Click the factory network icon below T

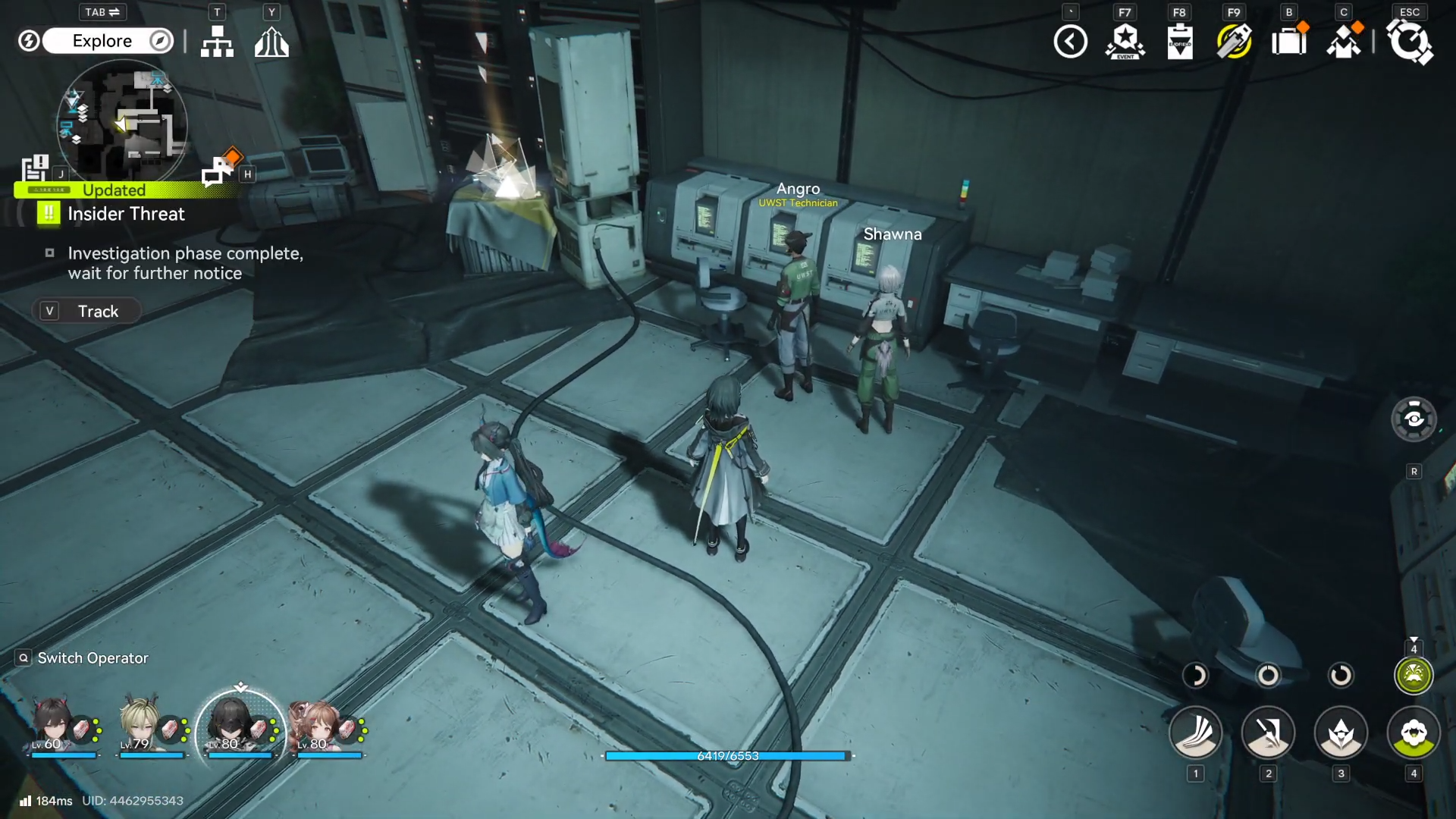coord(217,42)
